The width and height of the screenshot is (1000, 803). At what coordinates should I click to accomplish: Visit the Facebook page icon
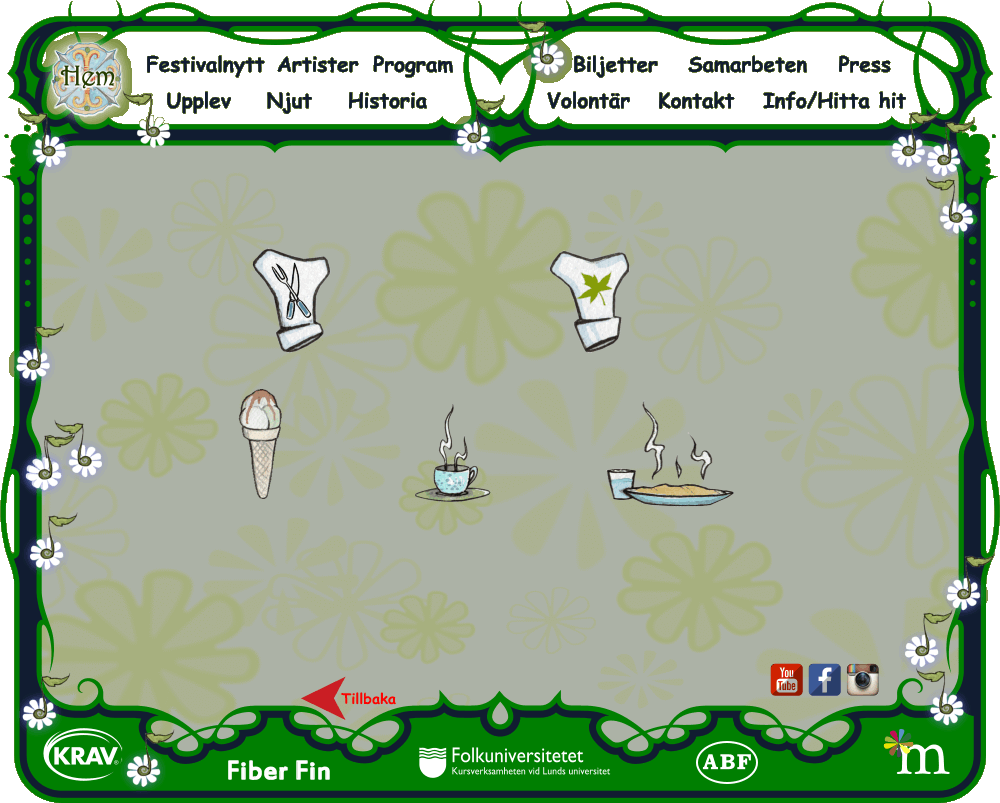coord(825,680)
